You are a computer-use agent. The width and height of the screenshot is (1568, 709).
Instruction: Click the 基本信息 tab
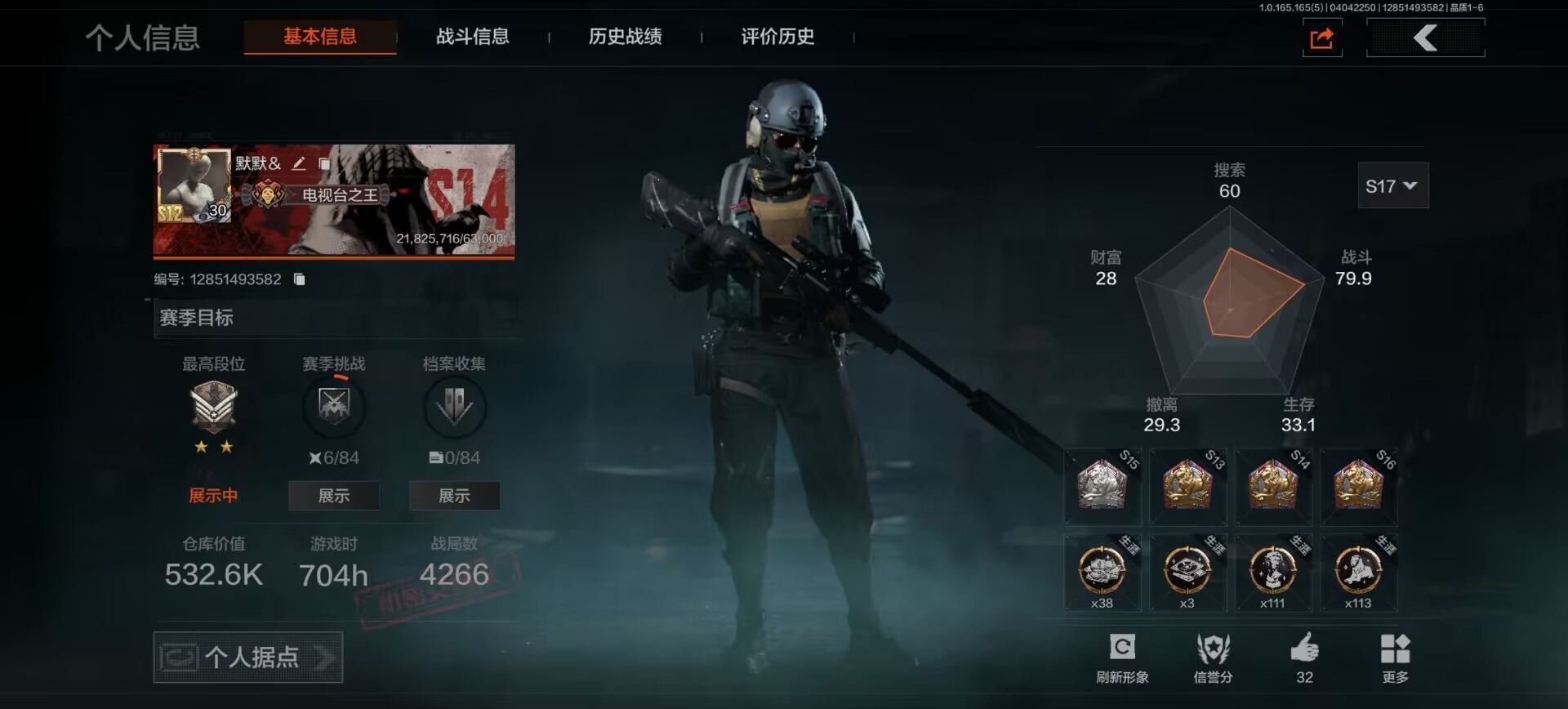[x=320, y=37]
